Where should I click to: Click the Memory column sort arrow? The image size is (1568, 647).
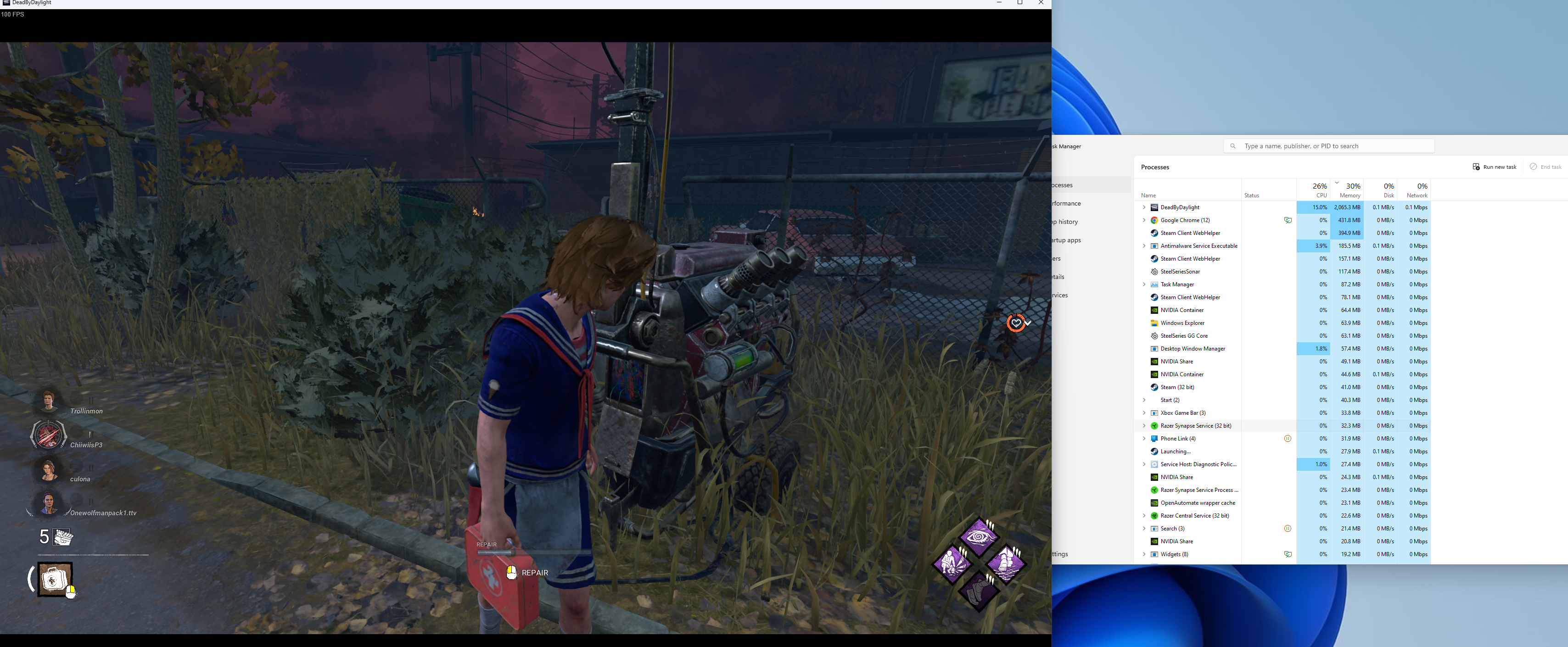pyautogui.click(x=1337, y=183)
